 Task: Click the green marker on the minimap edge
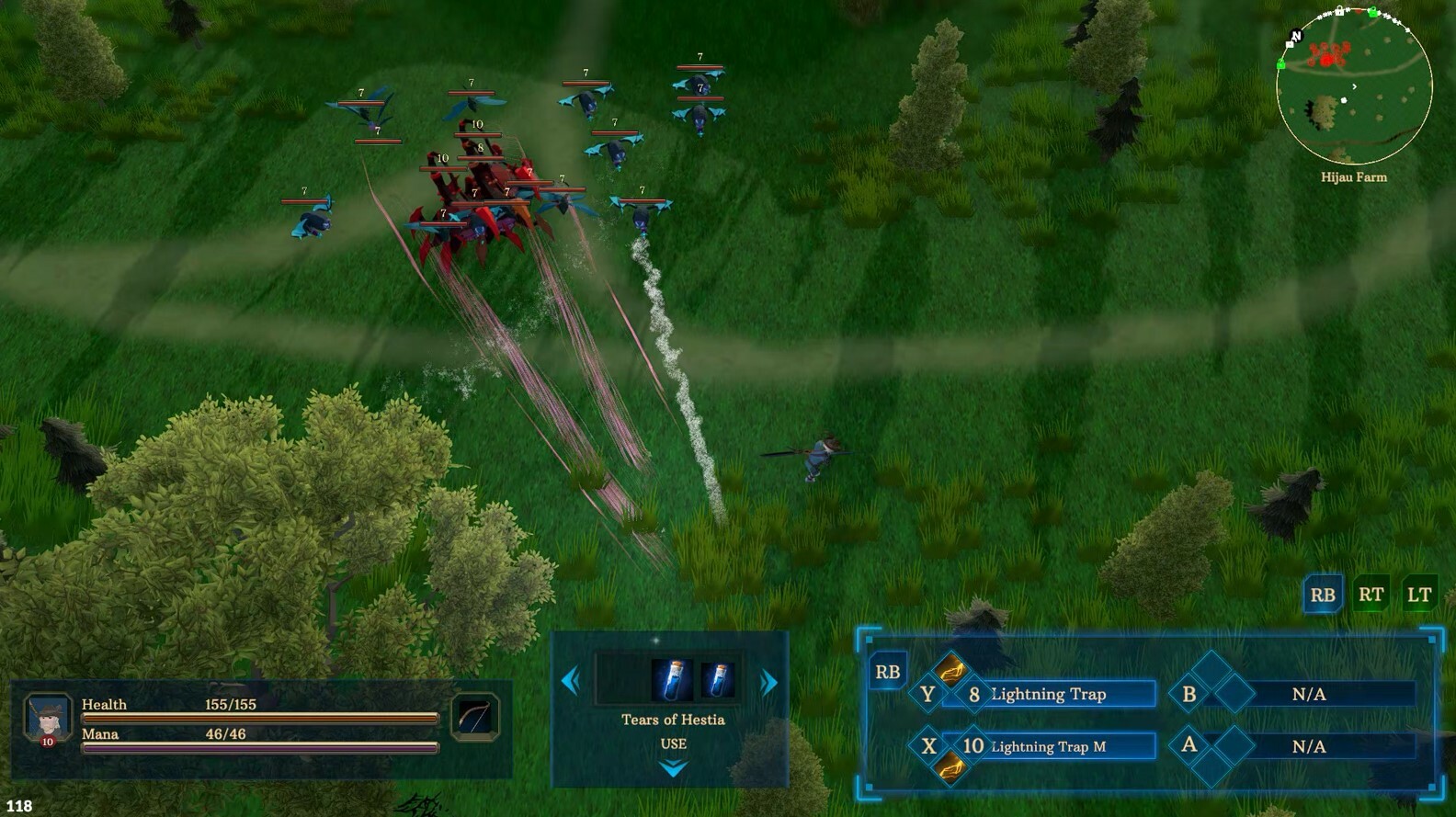pos(1374,12)
